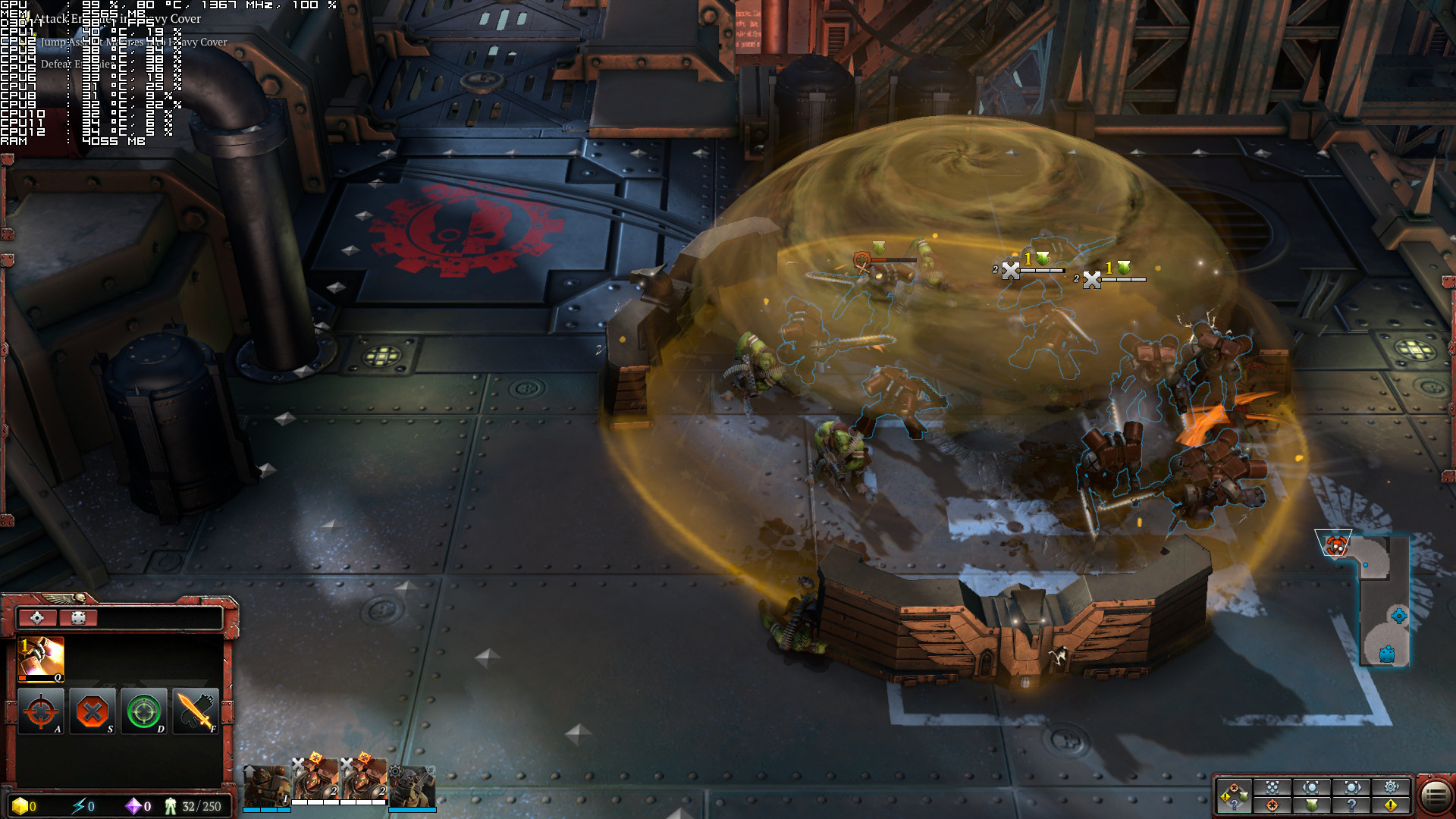Open the first tab of the command panel
This screenshot has width=1456, height=819.
coord(37,617)
